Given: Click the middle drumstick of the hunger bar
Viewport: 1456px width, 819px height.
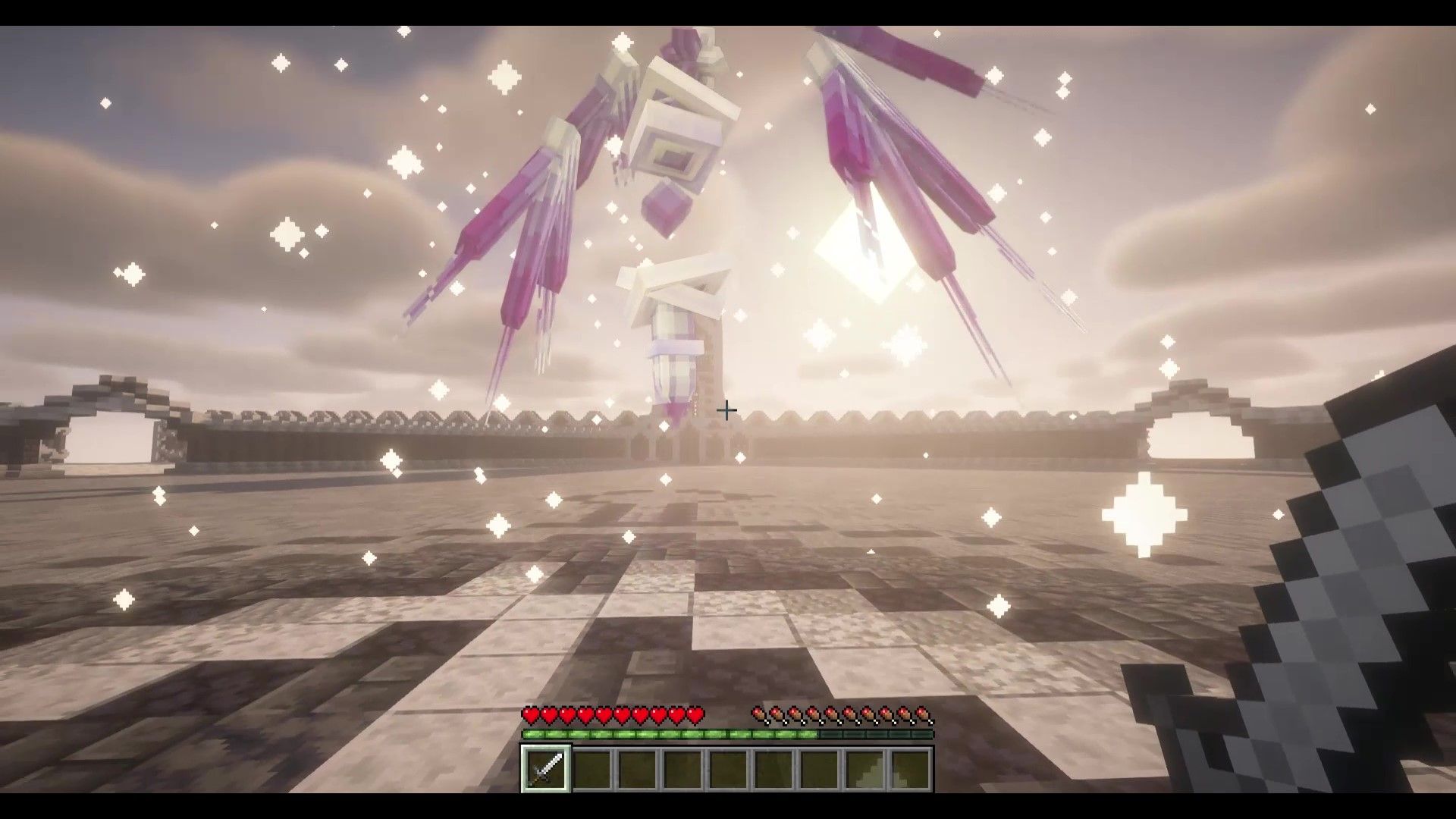Looking at the screenshot, I should (839, 714).
